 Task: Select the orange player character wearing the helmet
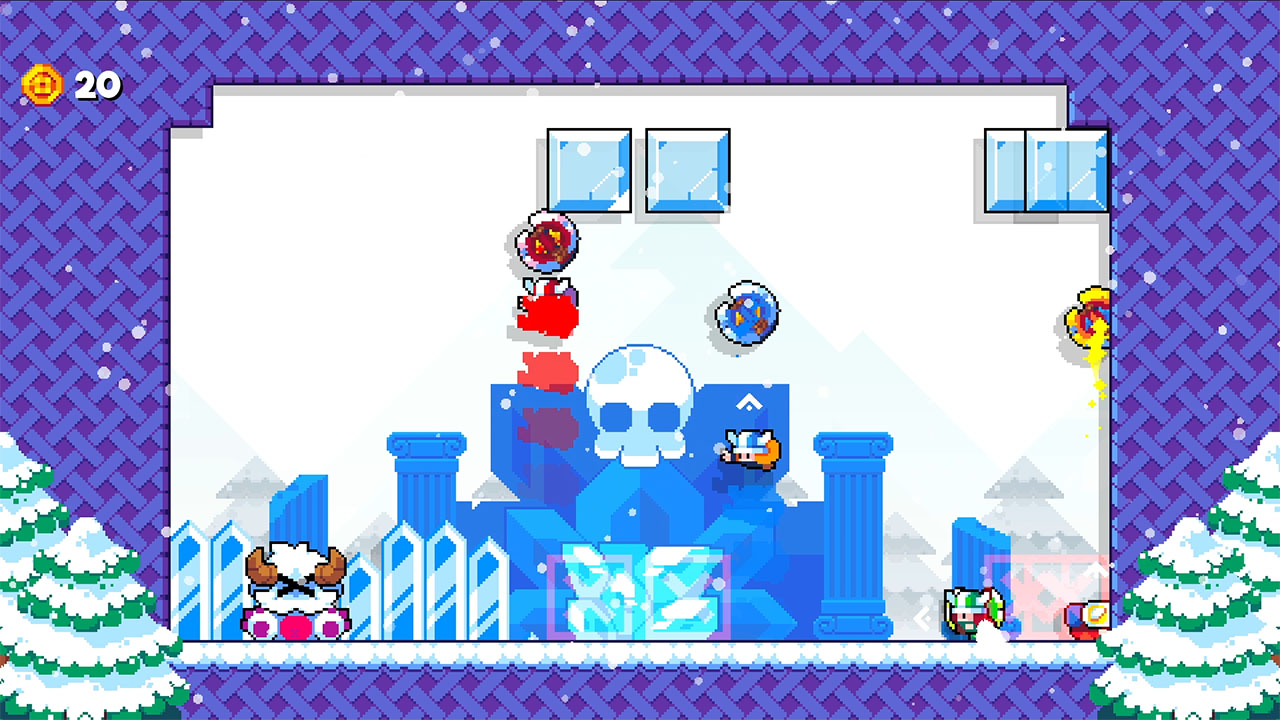pyautogui.click(x=749, y=452)
